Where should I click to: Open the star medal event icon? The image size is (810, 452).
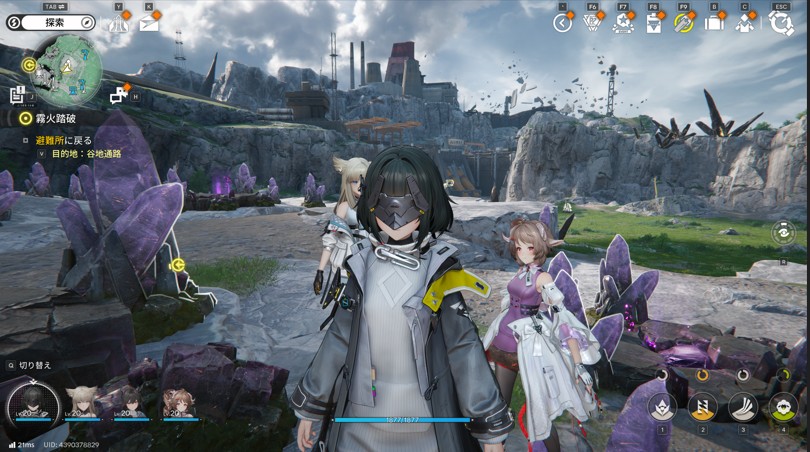(x=623, y=23)
